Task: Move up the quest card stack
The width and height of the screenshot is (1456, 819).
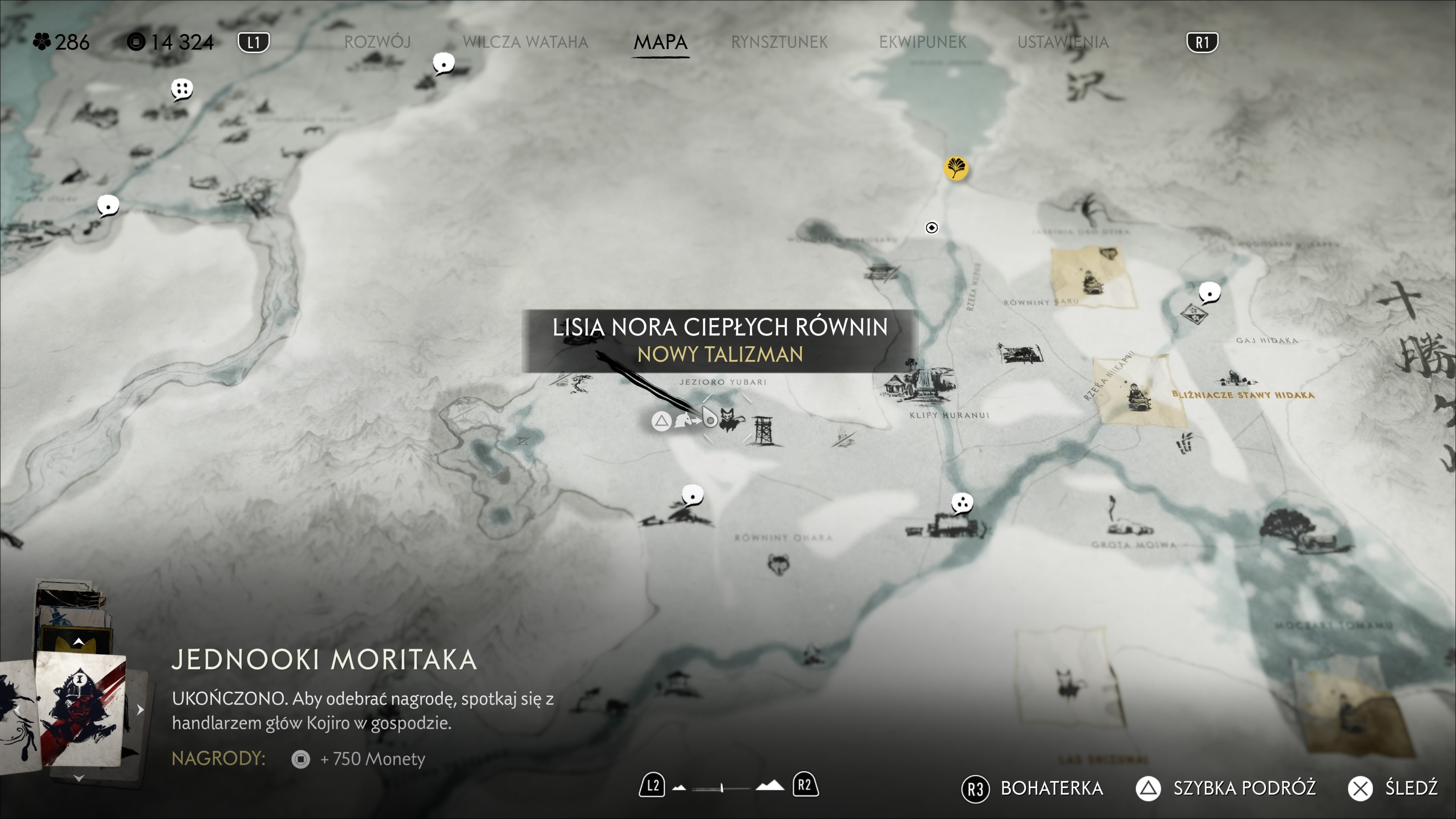Action: (78, 642)
